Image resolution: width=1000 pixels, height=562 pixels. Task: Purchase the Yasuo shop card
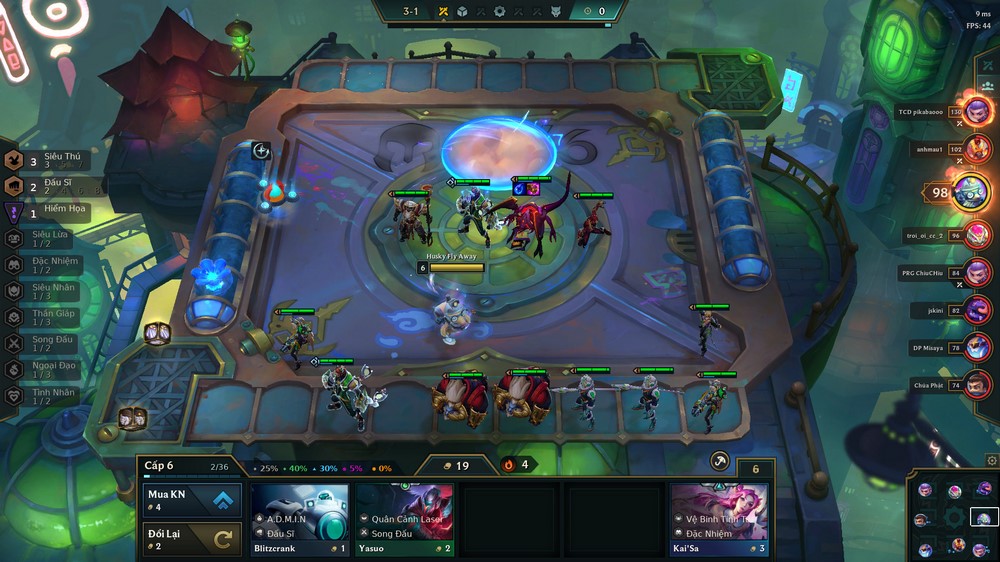click(x=405, y=518)
